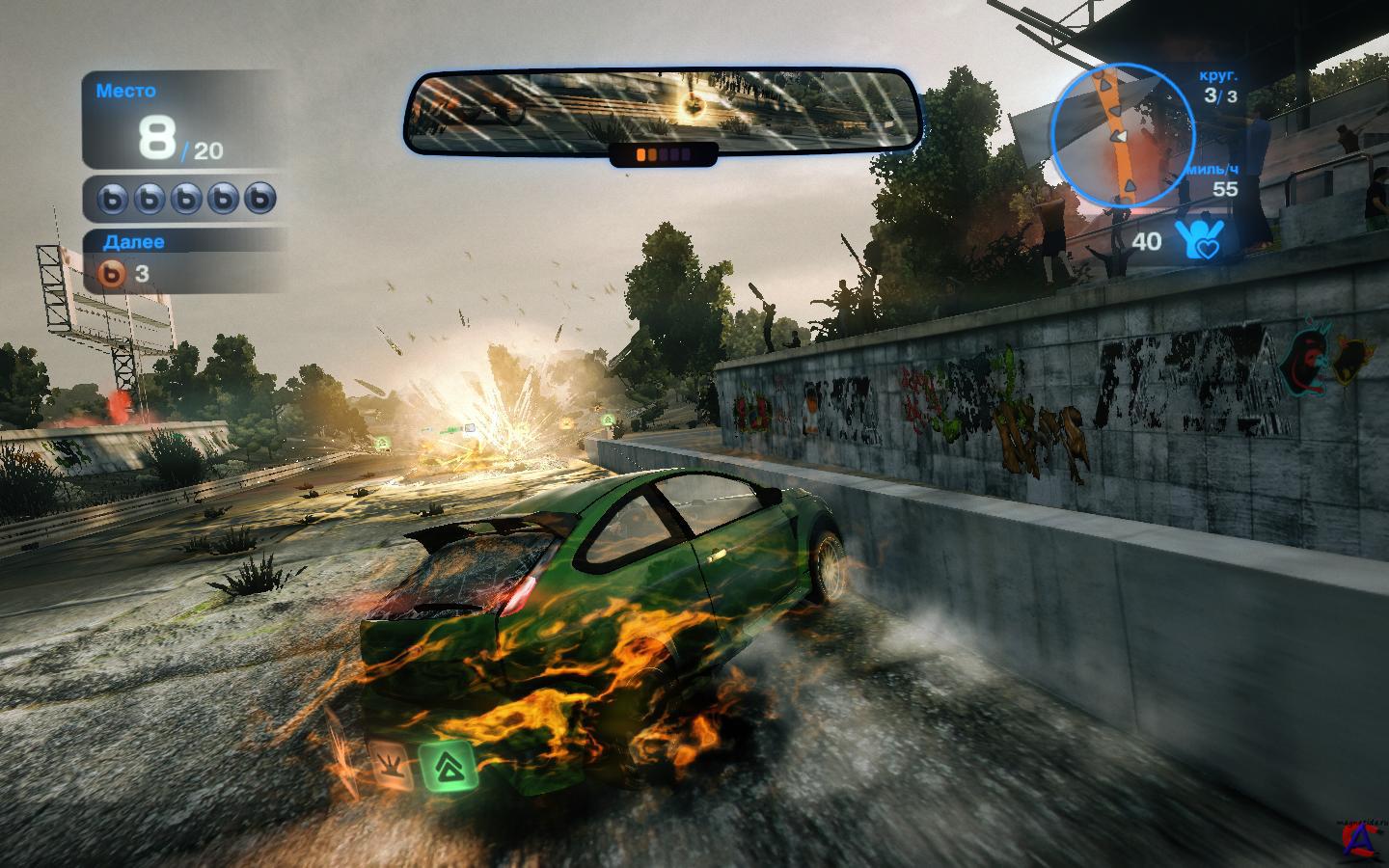Click the rear-view mirror display
Viewport: 1389px width, 868px height.
[663, 109]
